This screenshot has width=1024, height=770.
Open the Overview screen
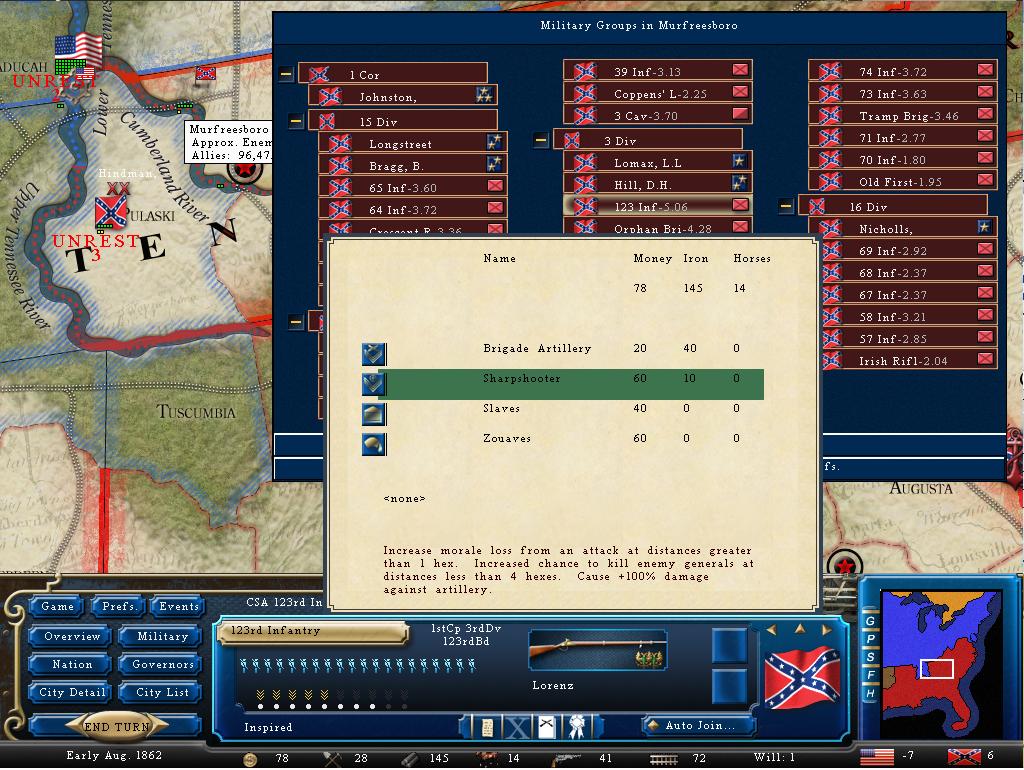72,636
